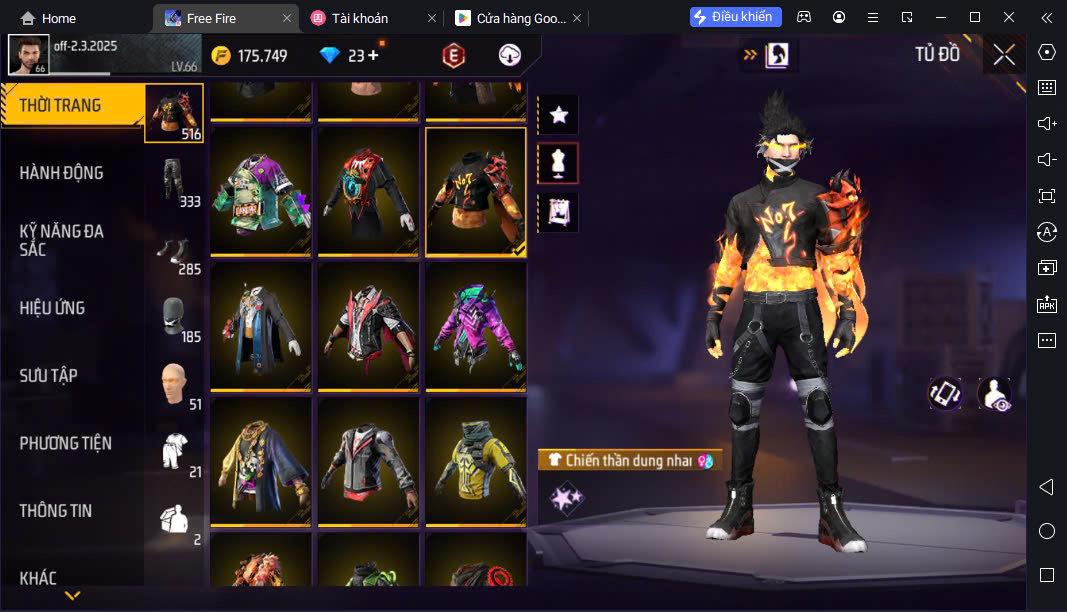Switch to SƯU TẬP category
This screenshot has height=612, width=1067.
point(49,376)
